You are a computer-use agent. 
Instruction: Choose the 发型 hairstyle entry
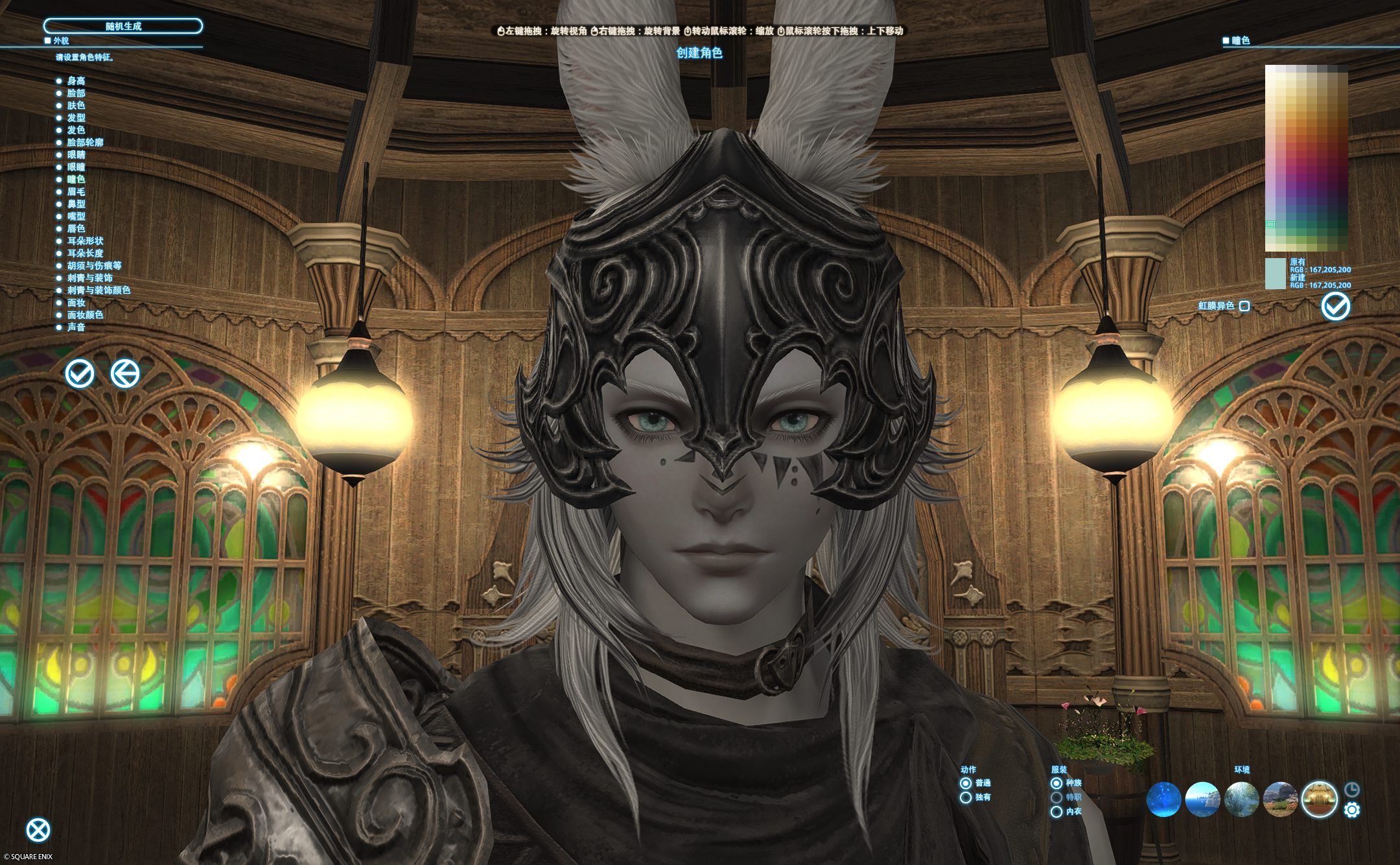click(x=76, y=118)
